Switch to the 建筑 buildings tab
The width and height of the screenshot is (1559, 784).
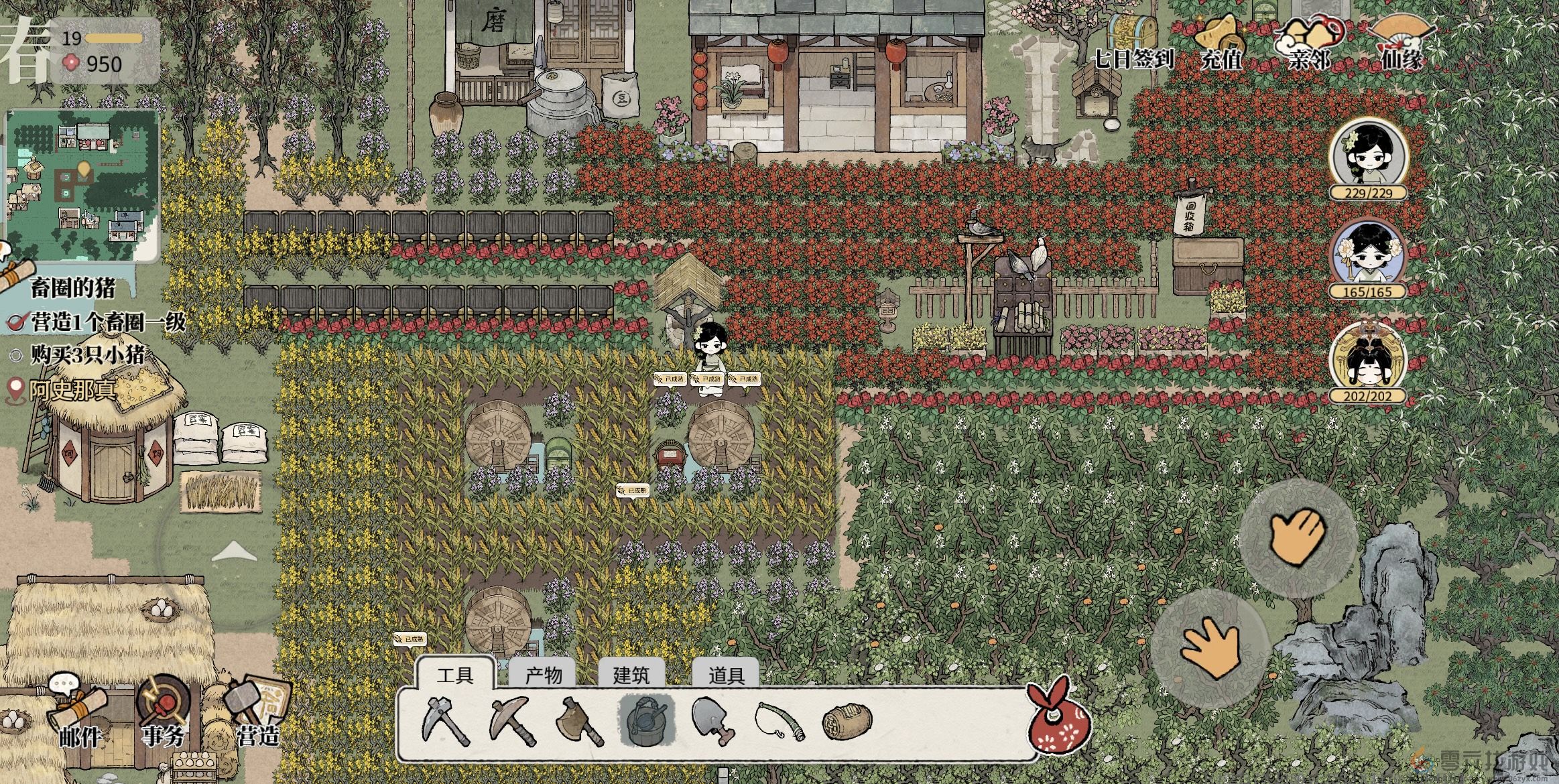pyautogui.click(x=631, y=675)
